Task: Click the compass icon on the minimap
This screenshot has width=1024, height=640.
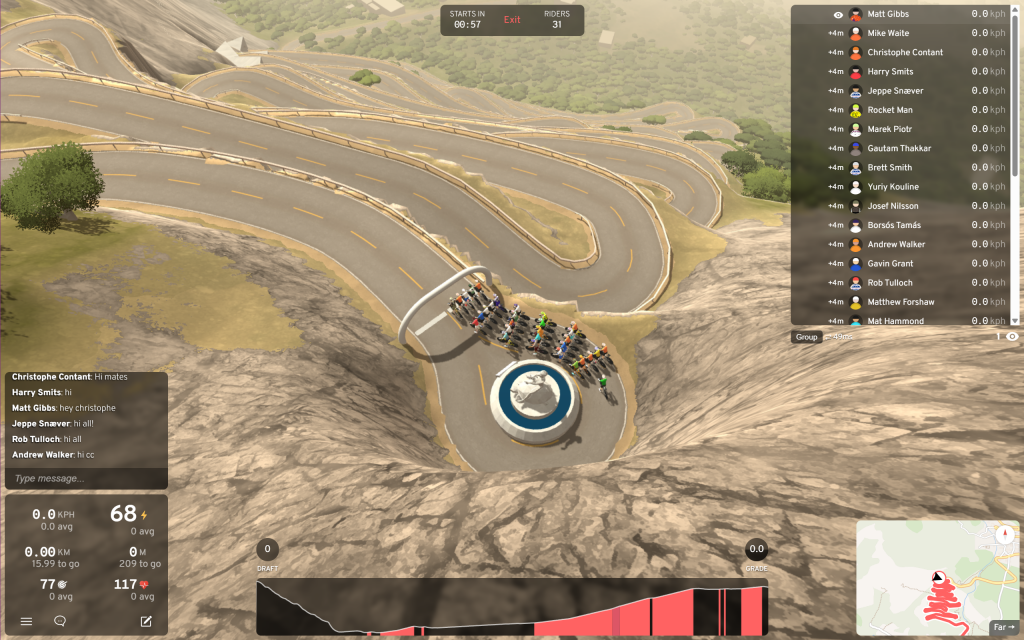Action: 1002,535
